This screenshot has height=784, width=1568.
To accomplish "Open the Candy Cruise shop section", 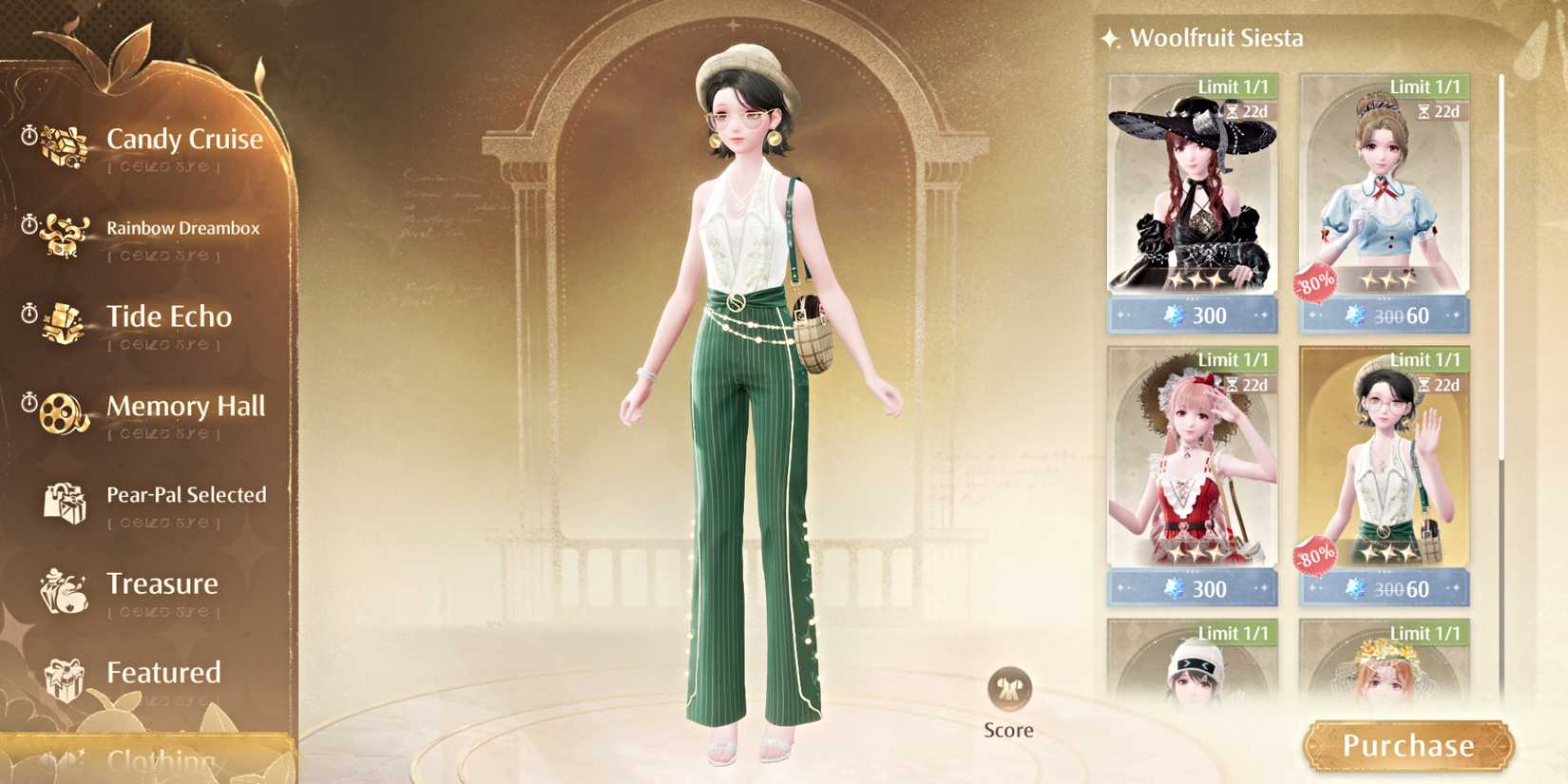I will (x=186, y=139).
